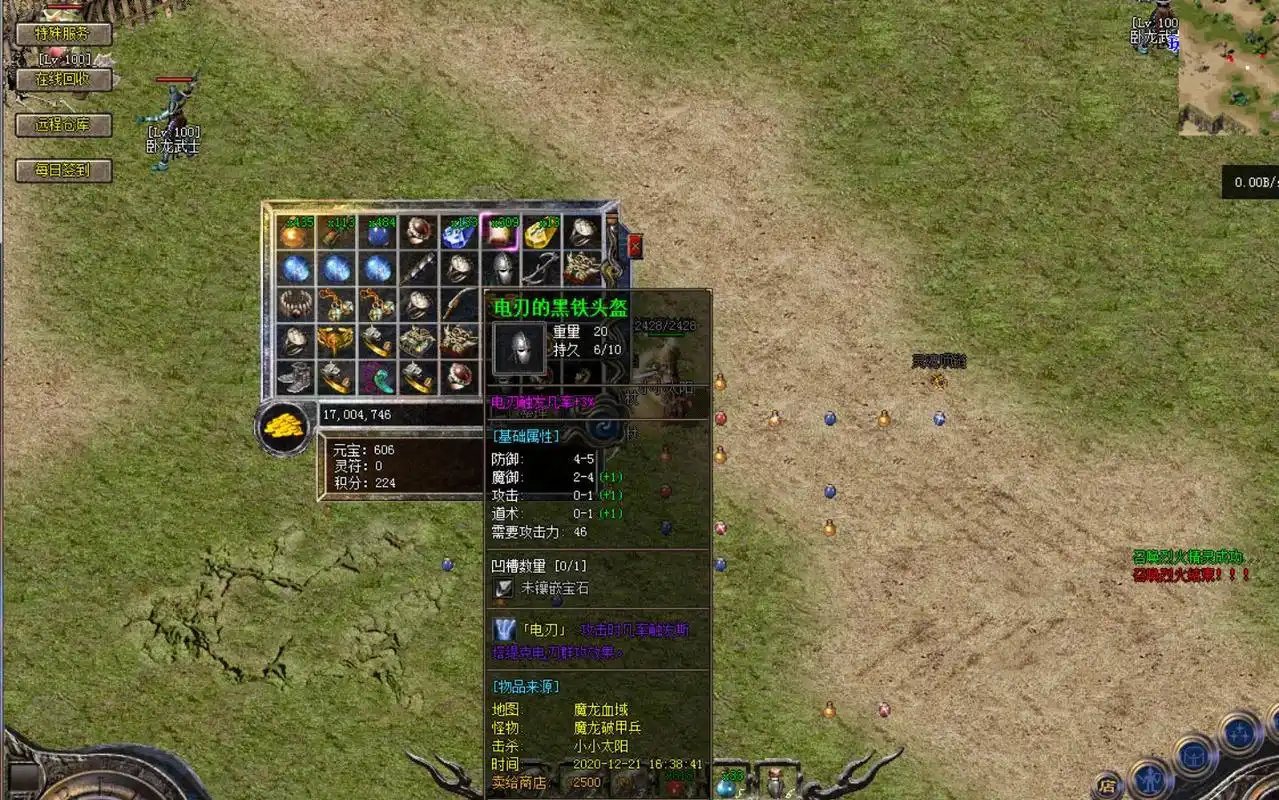Select the highlighted pink-bordered item slot

(x=500, y=231)
